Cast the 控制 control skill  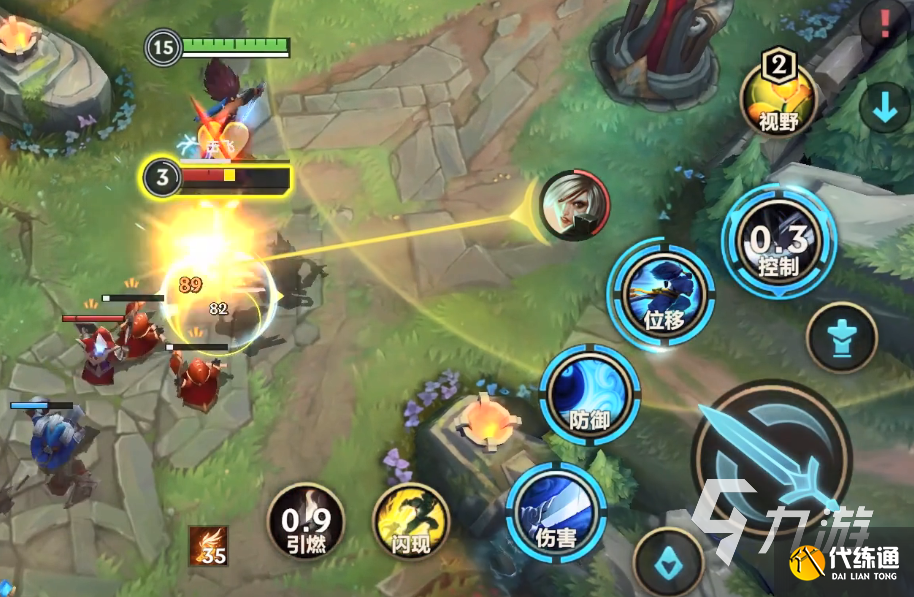pyautogui.click(x=778, y=241)
